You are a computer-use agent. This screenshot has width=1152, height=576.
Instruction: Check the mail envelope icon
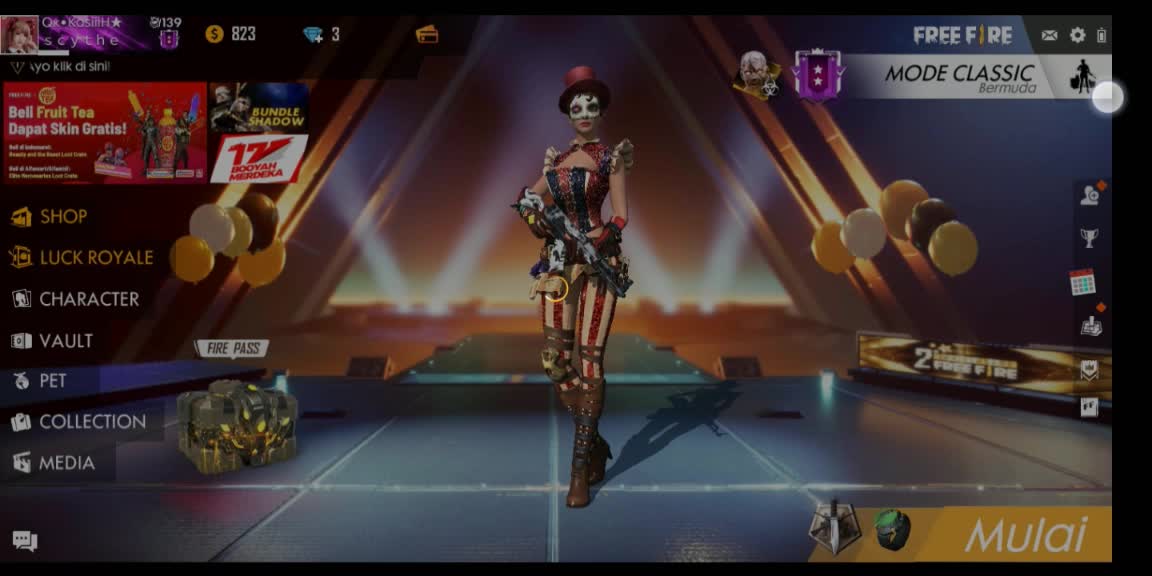pos(1049,35)
